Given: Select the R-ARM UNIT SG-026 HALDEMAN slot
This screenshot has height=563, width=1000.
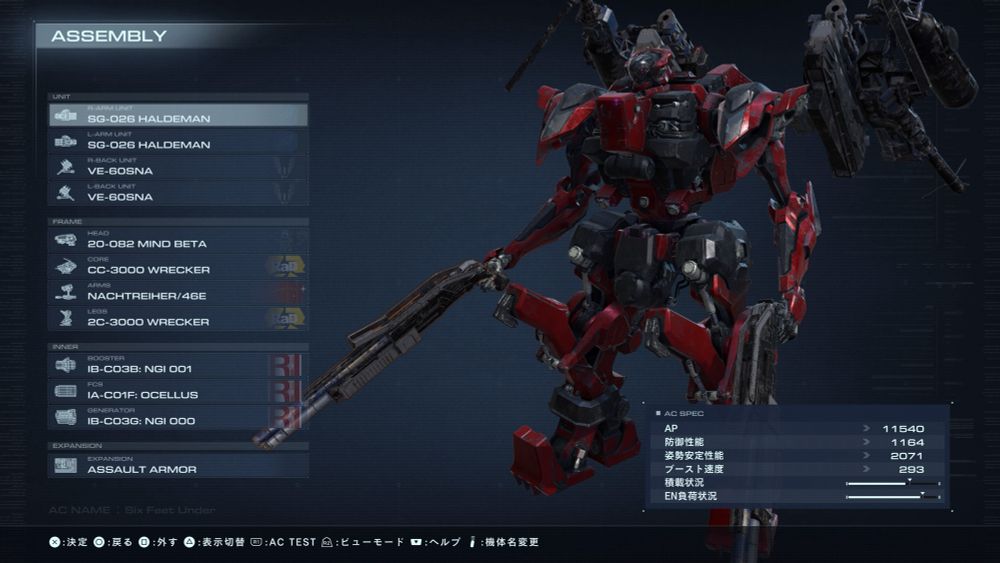Looking at the screenshot, I should click(178, 115).
